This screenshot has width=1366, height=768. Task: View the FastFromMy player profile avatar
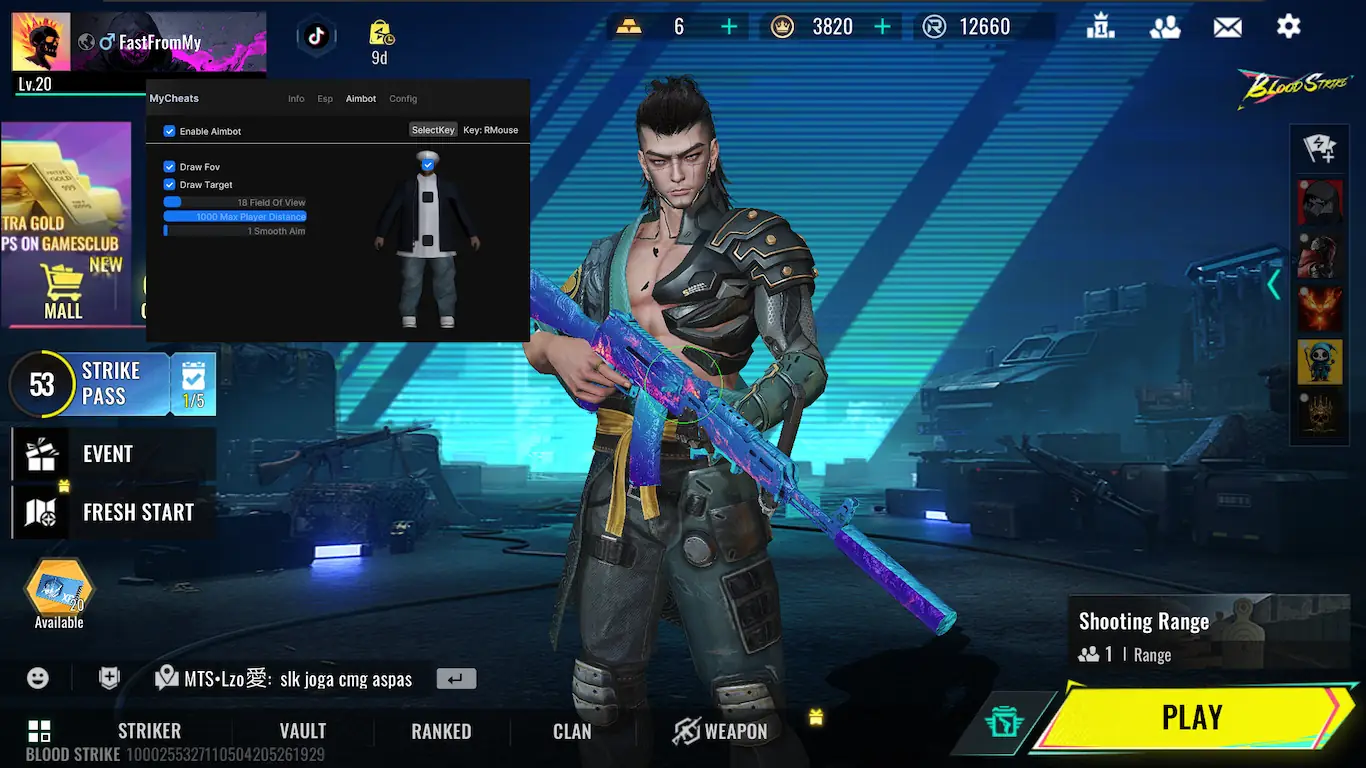pyautogui.click(x=41, y=43)
